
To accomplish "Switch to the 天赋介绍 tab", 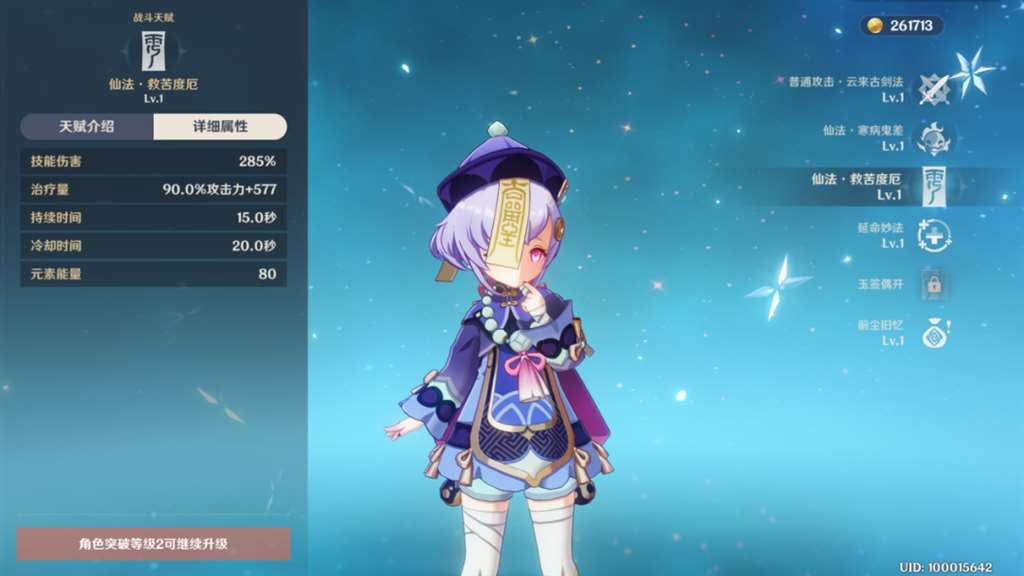I will pos(87,127).
